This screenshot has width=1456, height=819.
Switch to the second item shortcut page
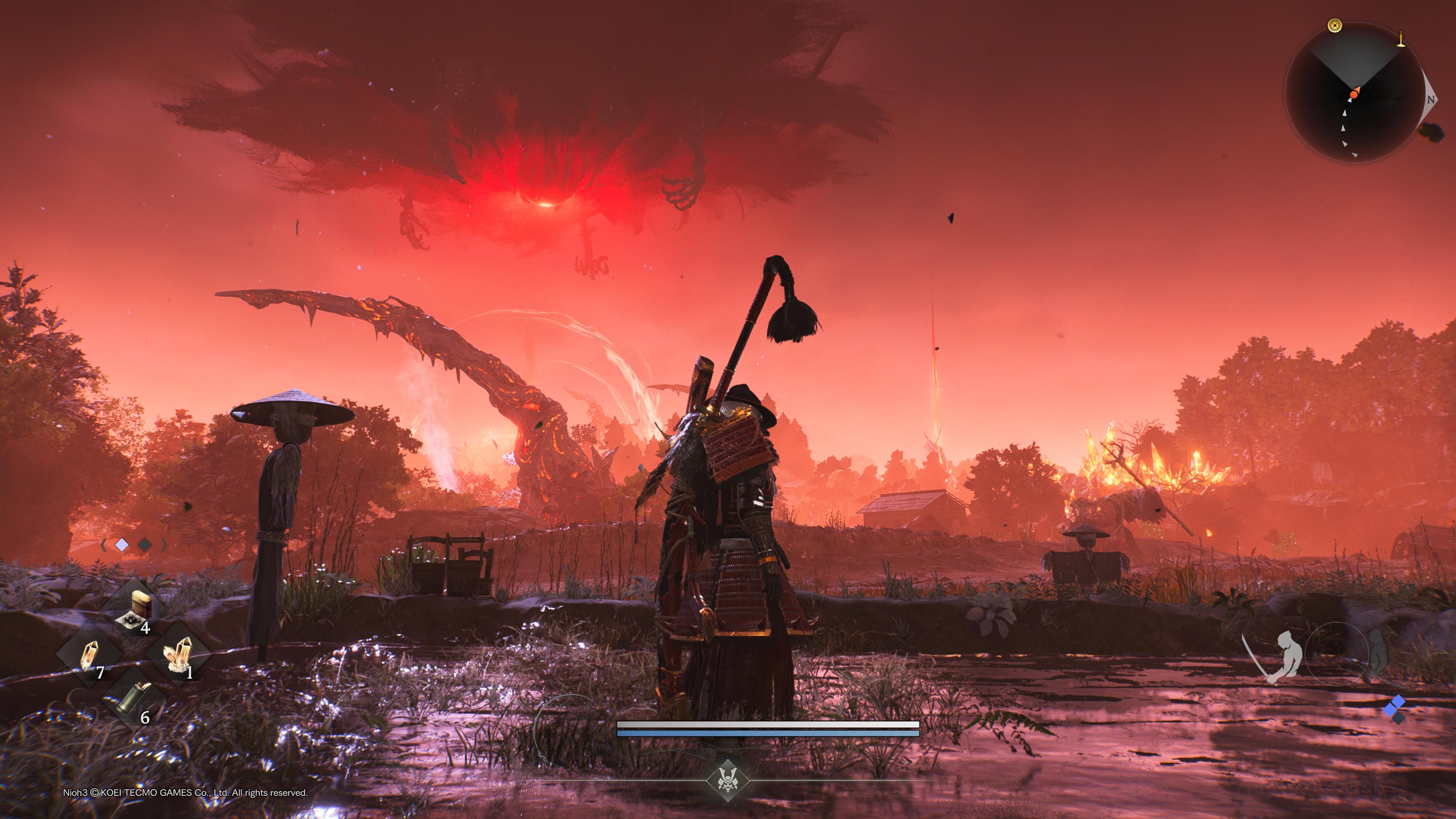tap(145, 545)
